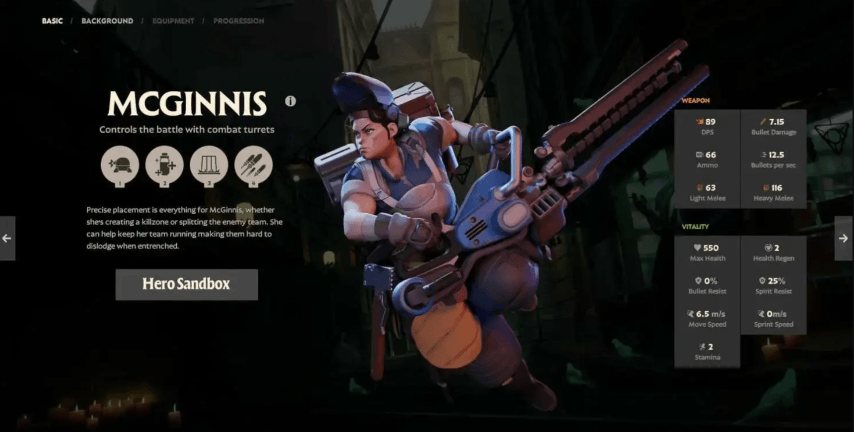This screenshot has width=854, height=432.
Task: Show the Equipment tab
Action: 173,20
